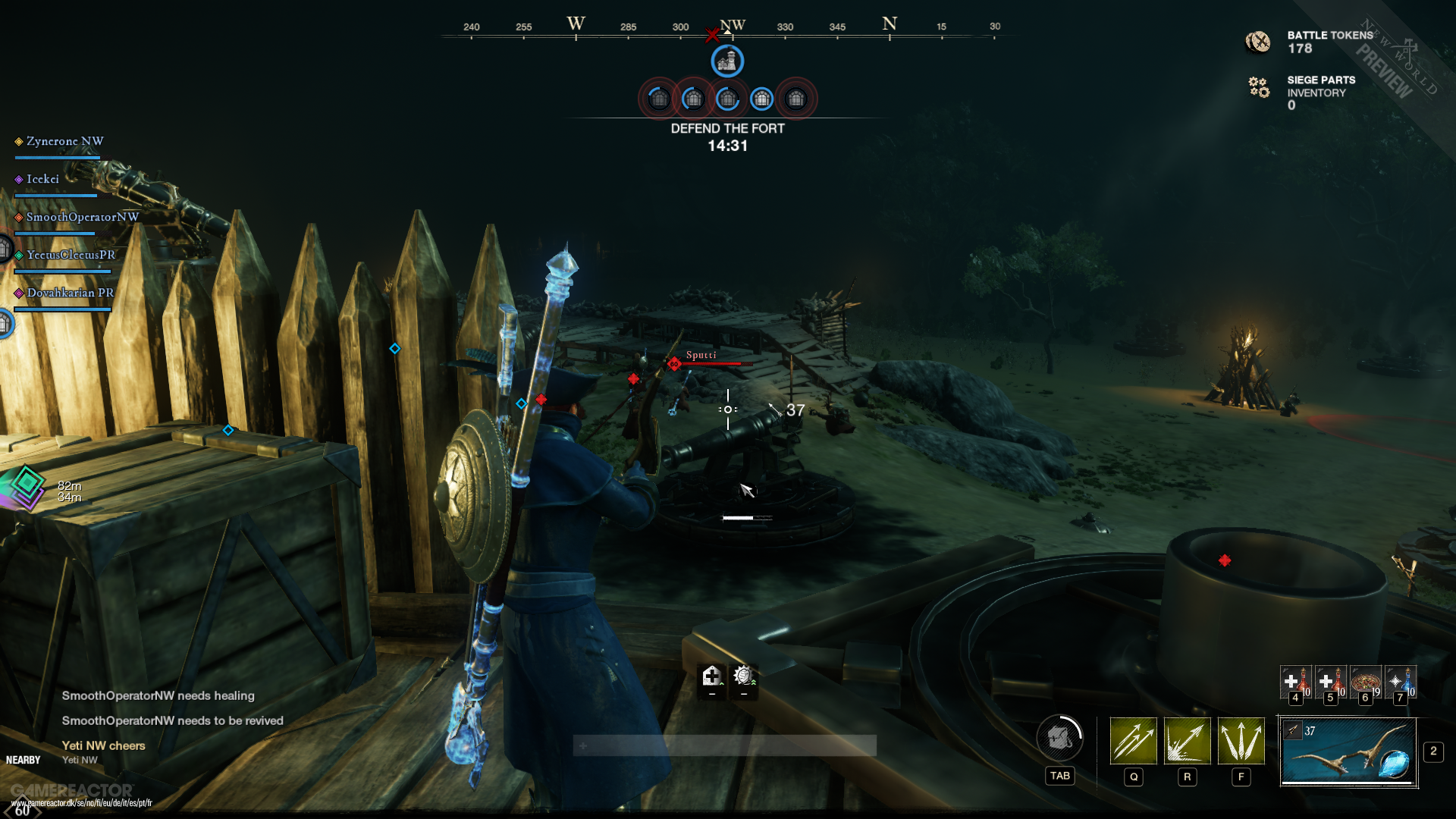This screenshot has width=1456, height=819.
Task: Select the fort objective icon
Action: pyautogui.click(x=727, y=61)
